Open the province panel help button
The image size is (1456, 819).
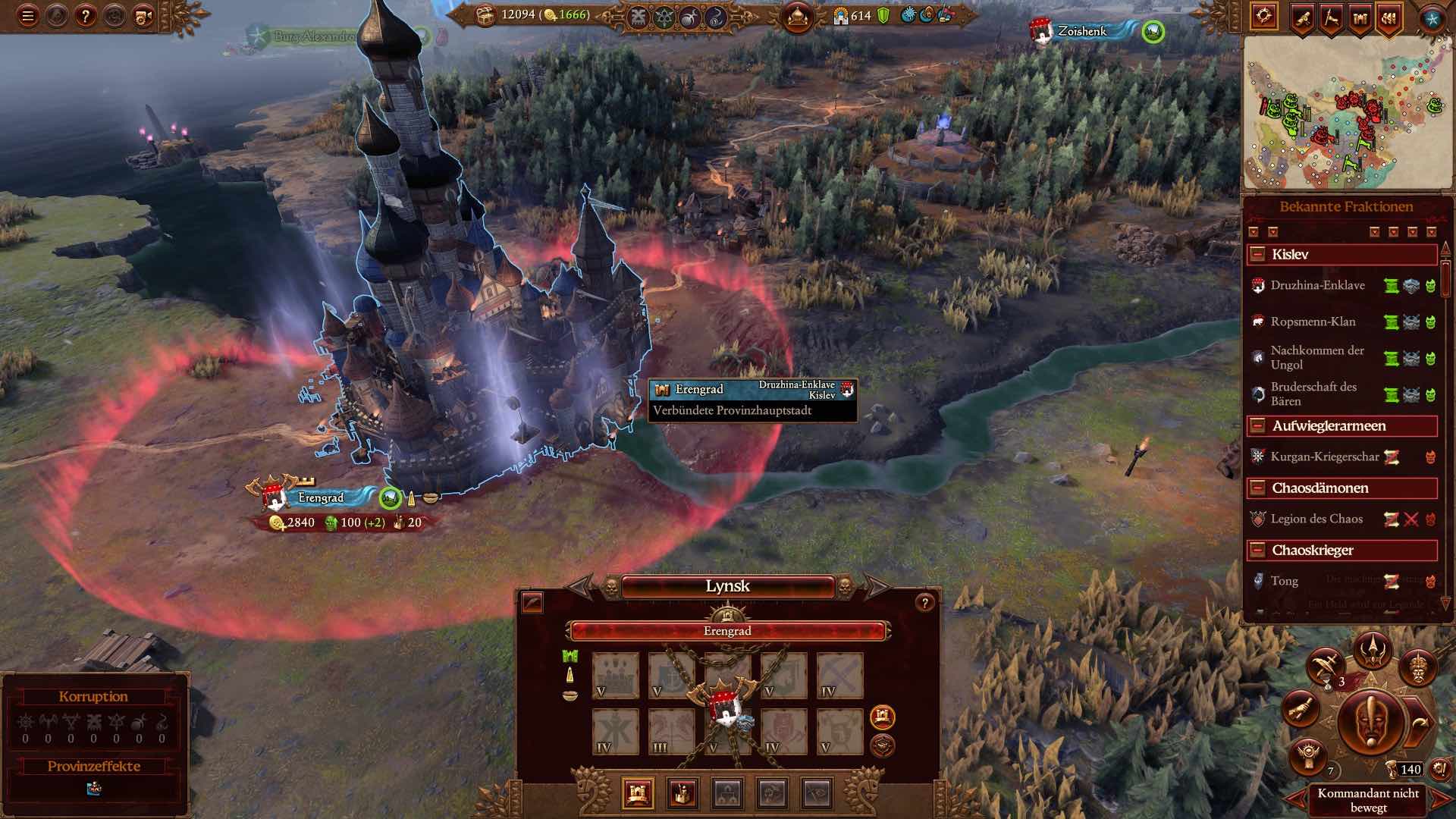(x=924, y=603)
